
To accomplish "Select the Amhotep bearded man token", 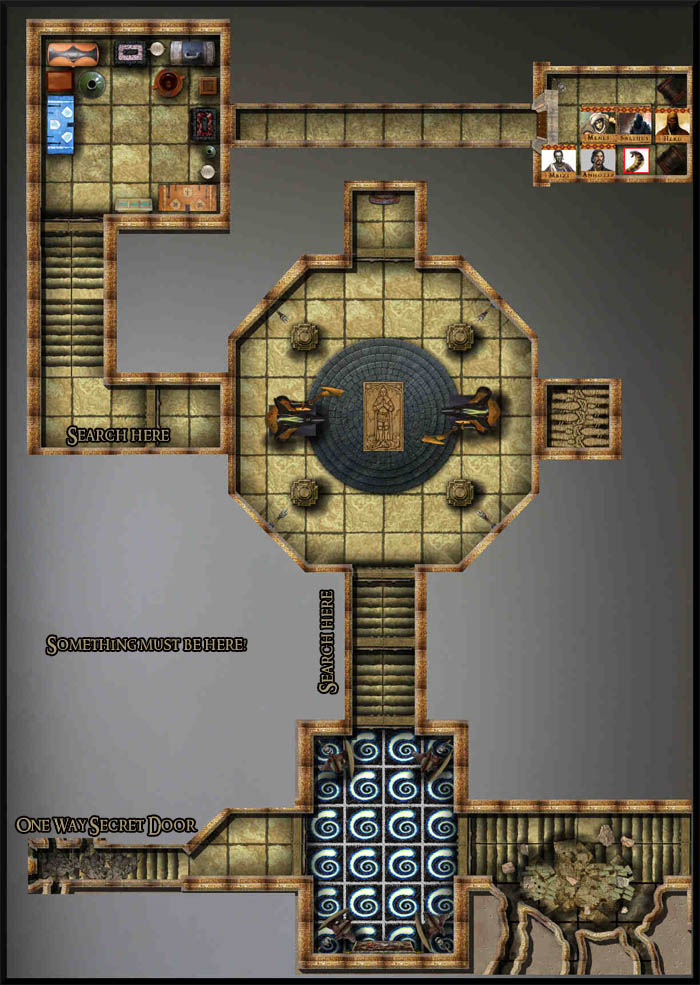I will pos(597,160).
